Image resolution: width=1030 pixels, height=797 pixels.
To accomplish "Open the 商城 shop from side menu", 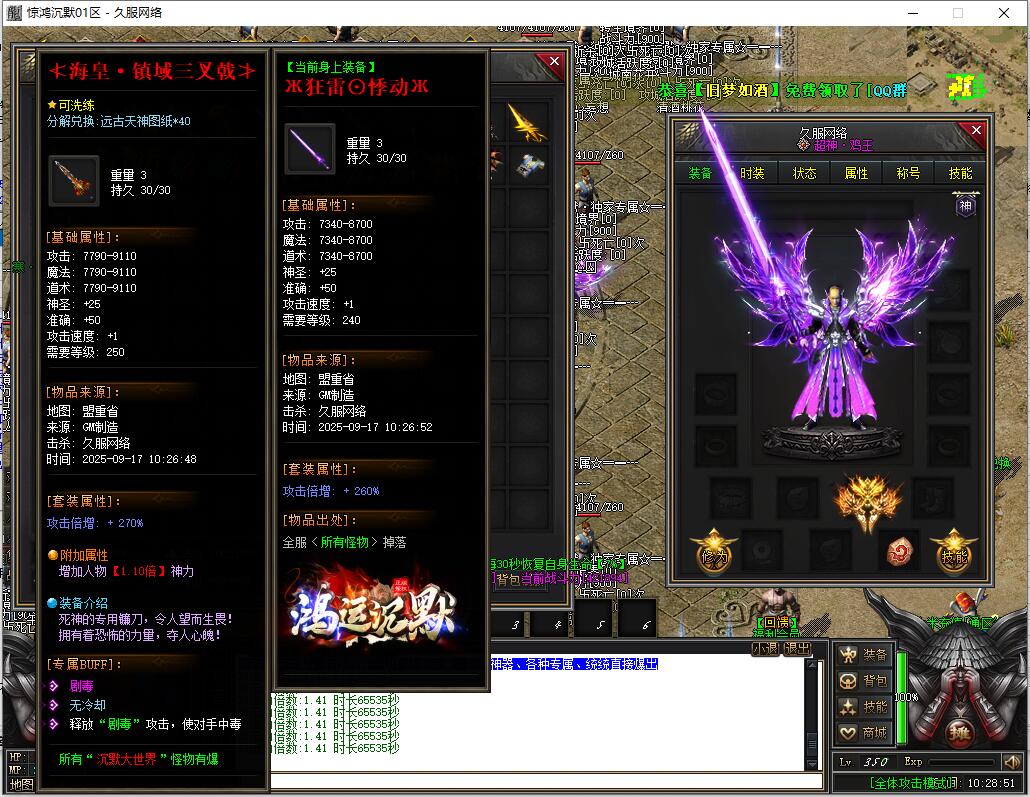I will click(x=863, y=733).
